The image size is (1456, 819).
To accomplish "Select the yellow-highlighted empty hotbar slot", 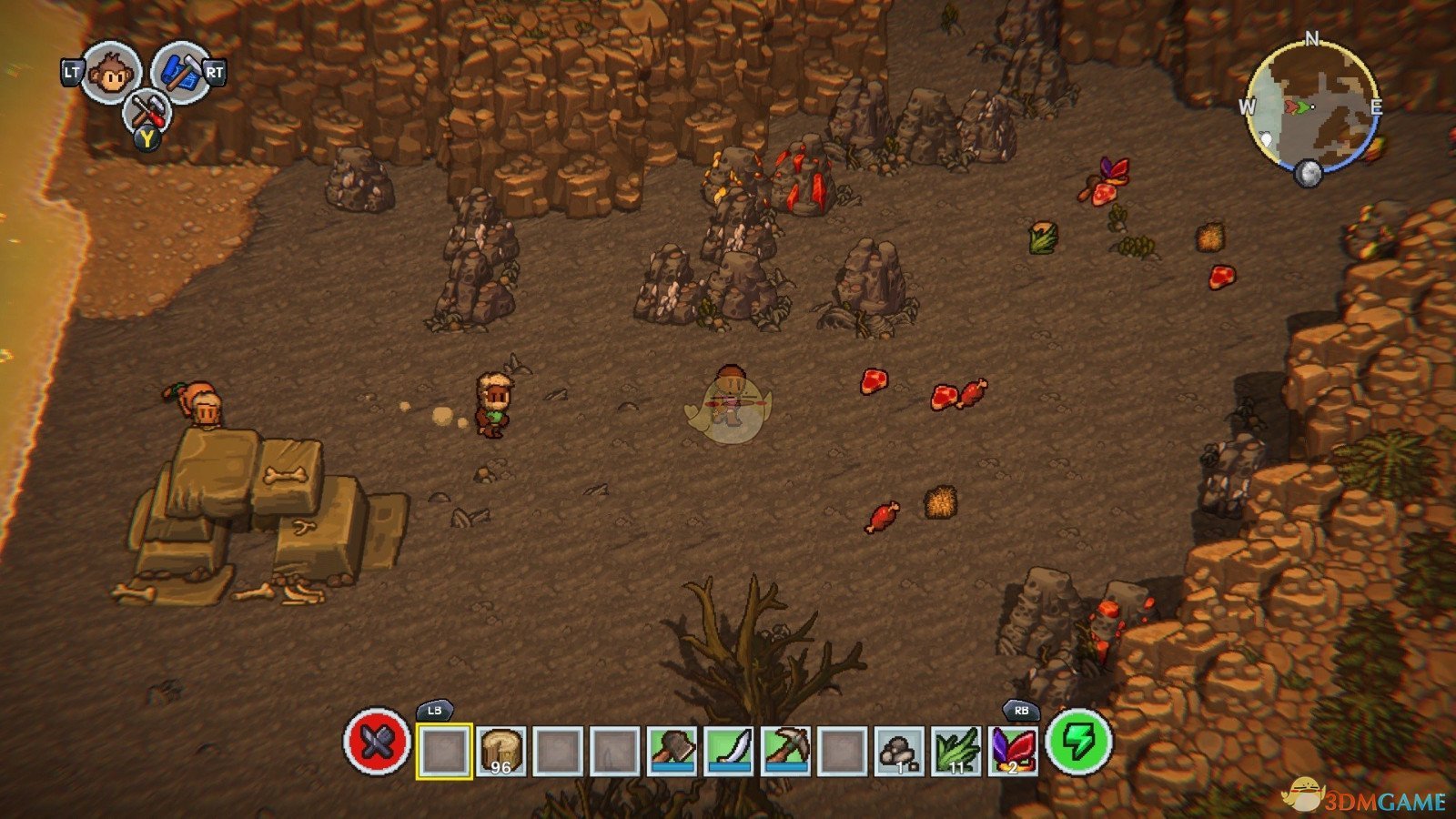I will (444, 751).
